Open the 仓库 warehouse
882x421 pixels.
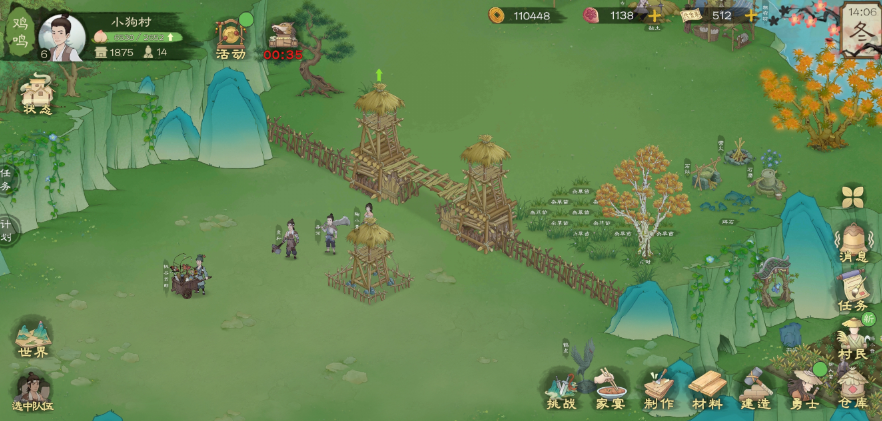coord(853,389)
